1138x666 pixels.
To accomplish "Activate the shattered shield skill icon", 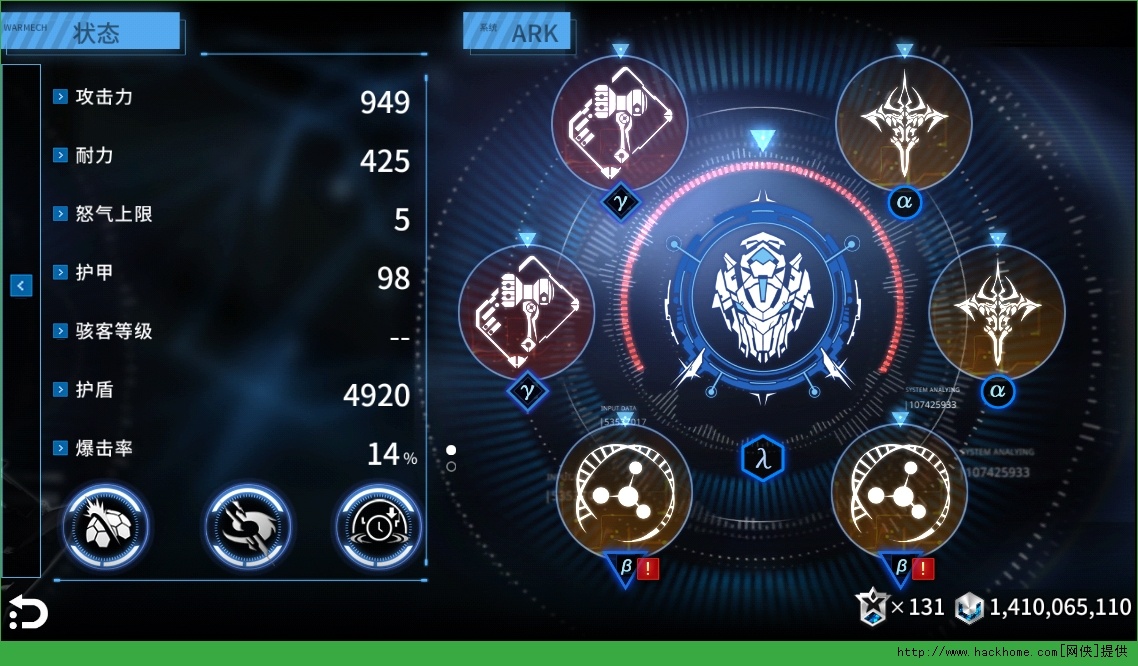I will point(105,525).
